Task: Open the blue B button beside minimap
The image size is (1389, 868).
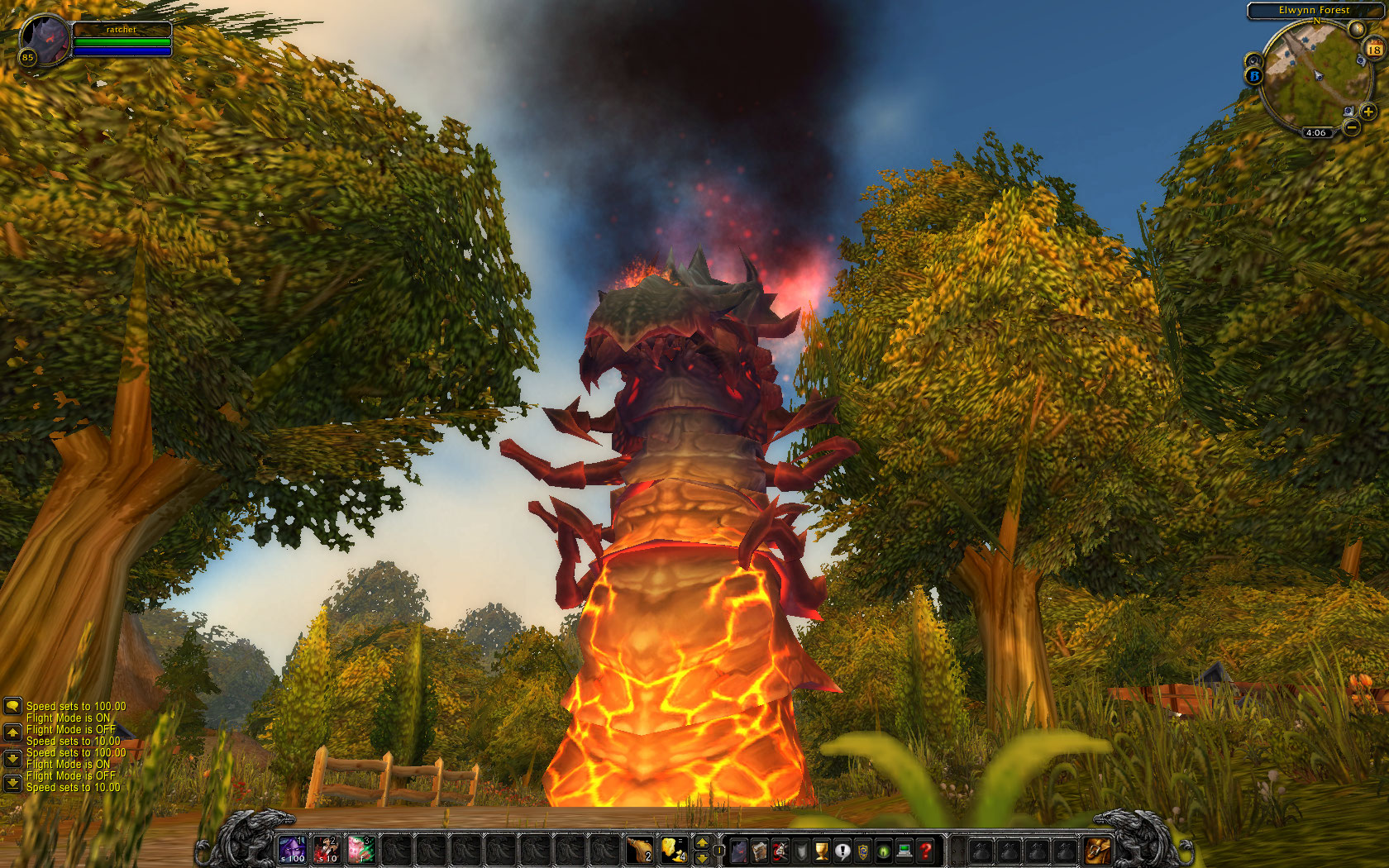Action: coord(1254,76)
